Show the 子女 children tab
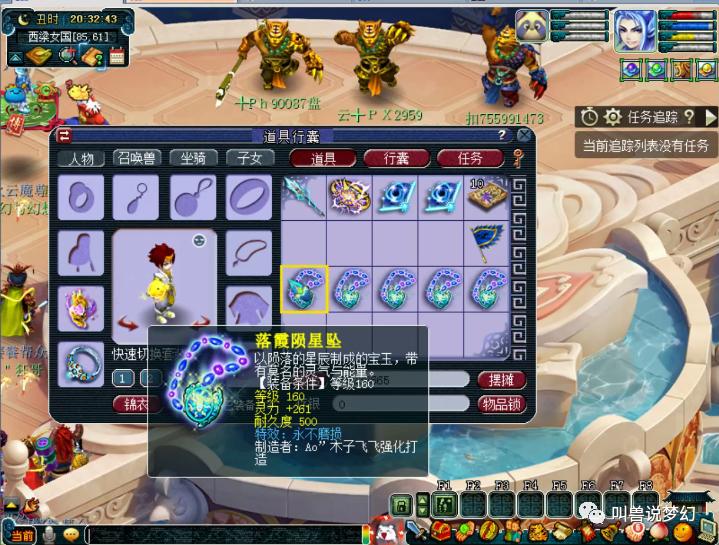Viewport: 719px width, 545px height. coord(249,158)
